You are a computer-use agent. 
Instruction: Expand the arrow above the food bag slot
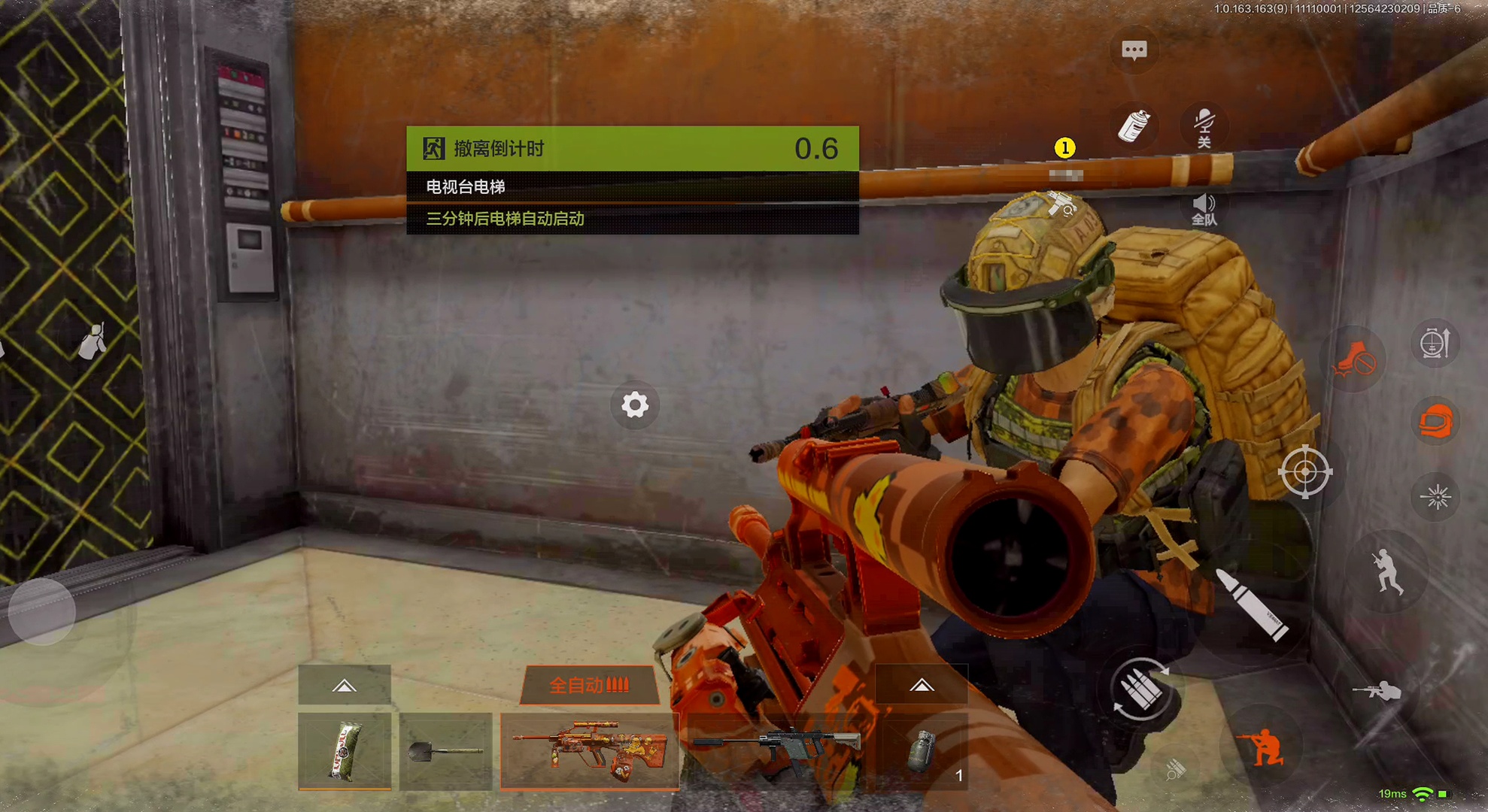pos(345,685)
